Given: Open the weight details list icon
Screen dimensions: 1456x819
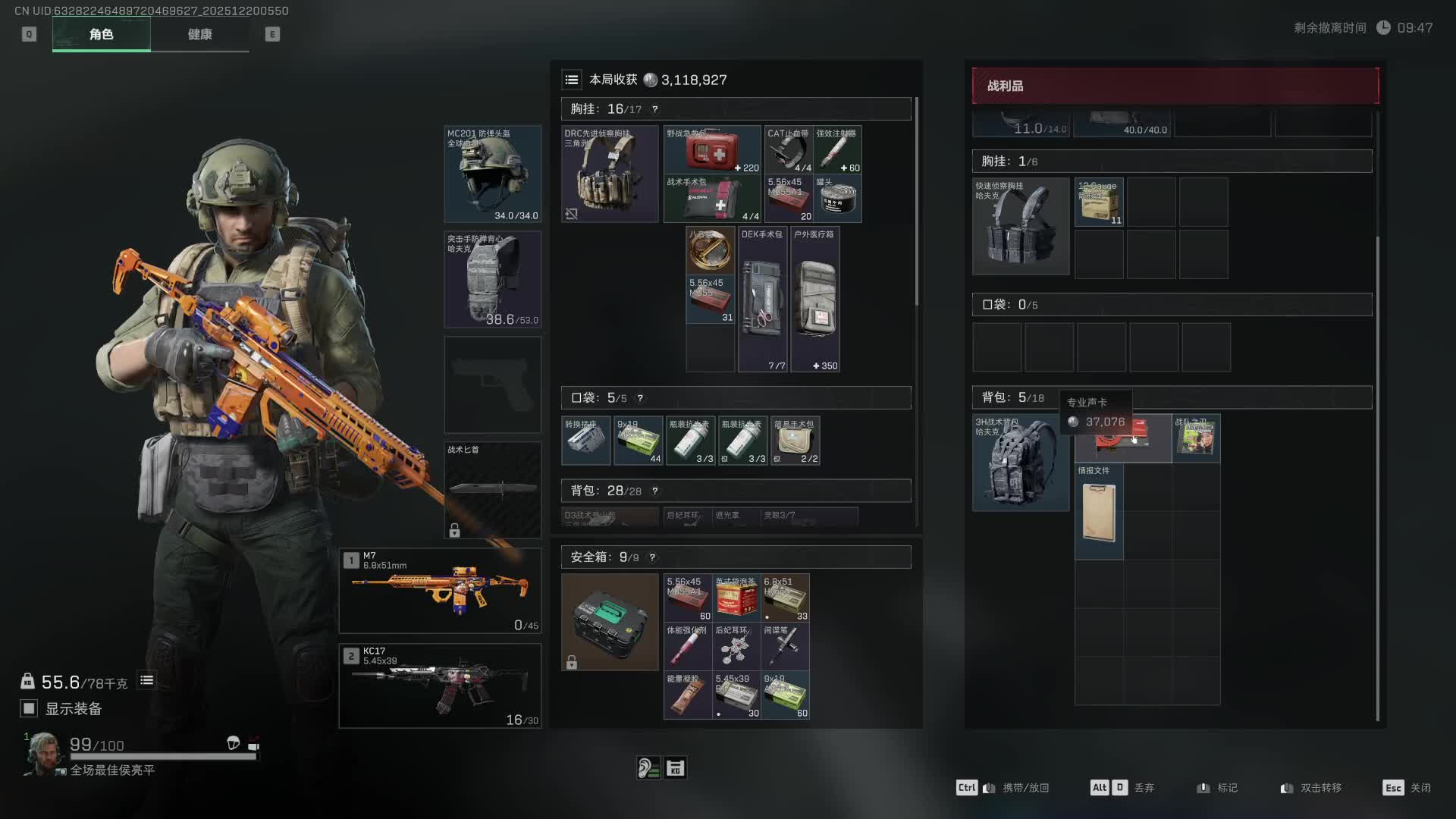Looking at the screenshot, I should point(147,680).
